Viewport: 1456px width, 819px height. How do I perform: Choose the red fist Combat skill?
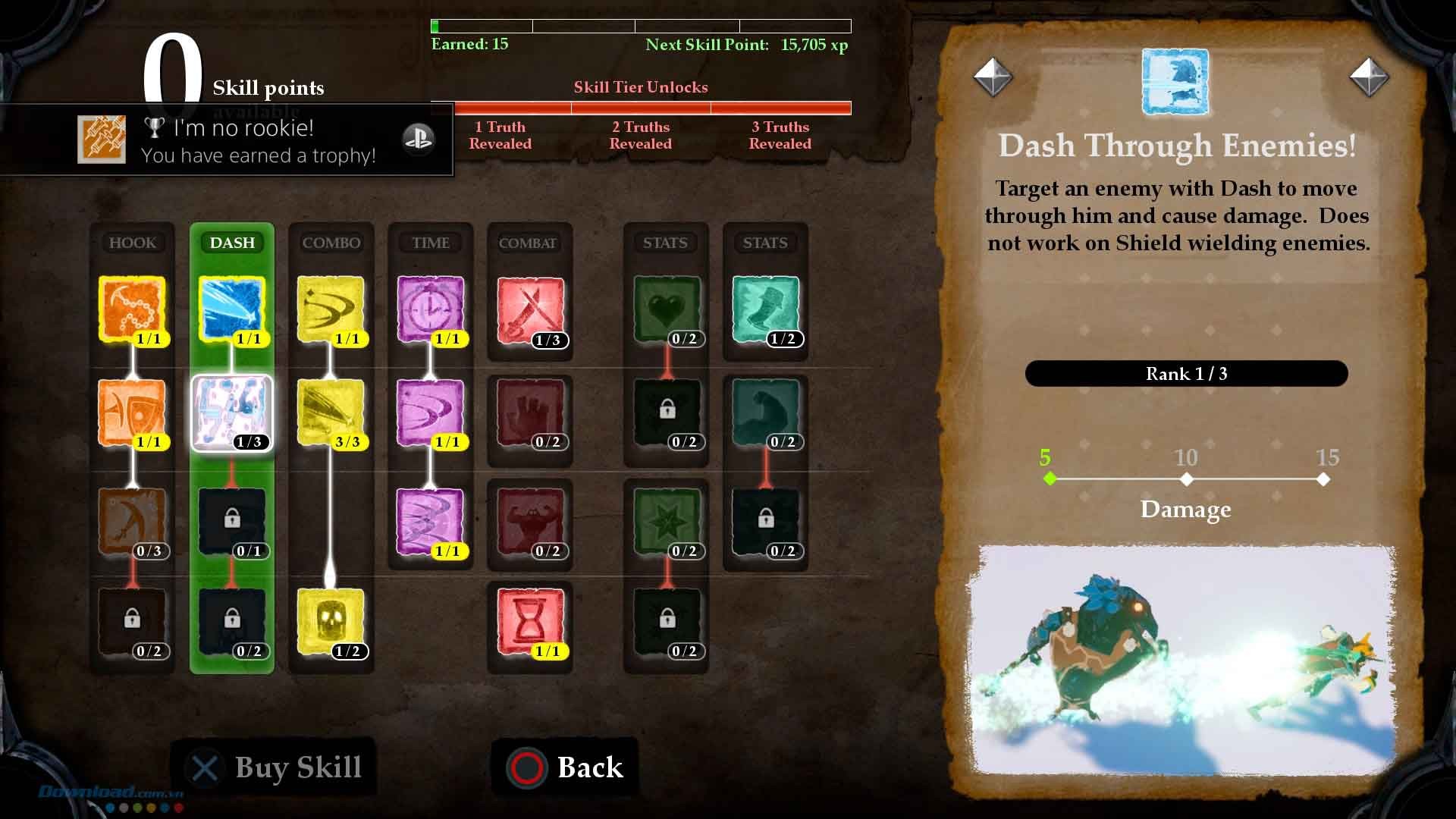[x=530, y=413]
